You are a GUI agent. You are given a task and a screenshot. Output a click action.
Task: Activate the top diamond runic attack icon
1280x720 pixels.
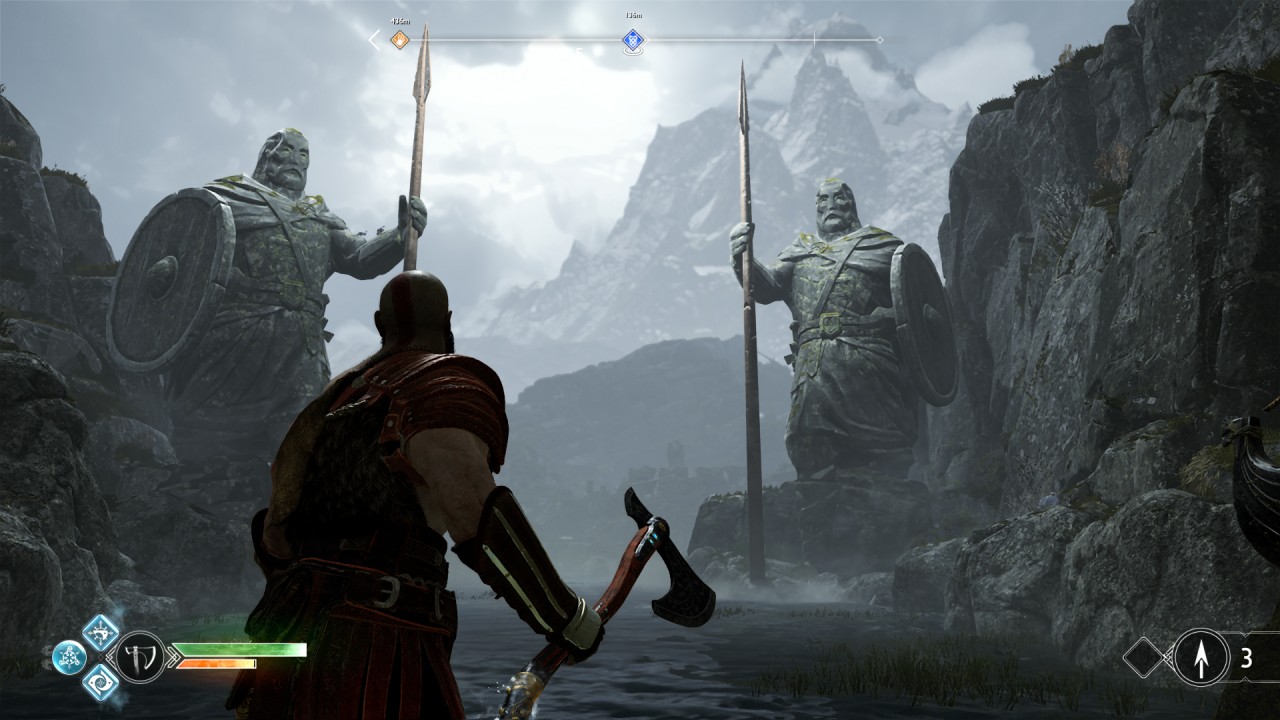pos(100,632)
